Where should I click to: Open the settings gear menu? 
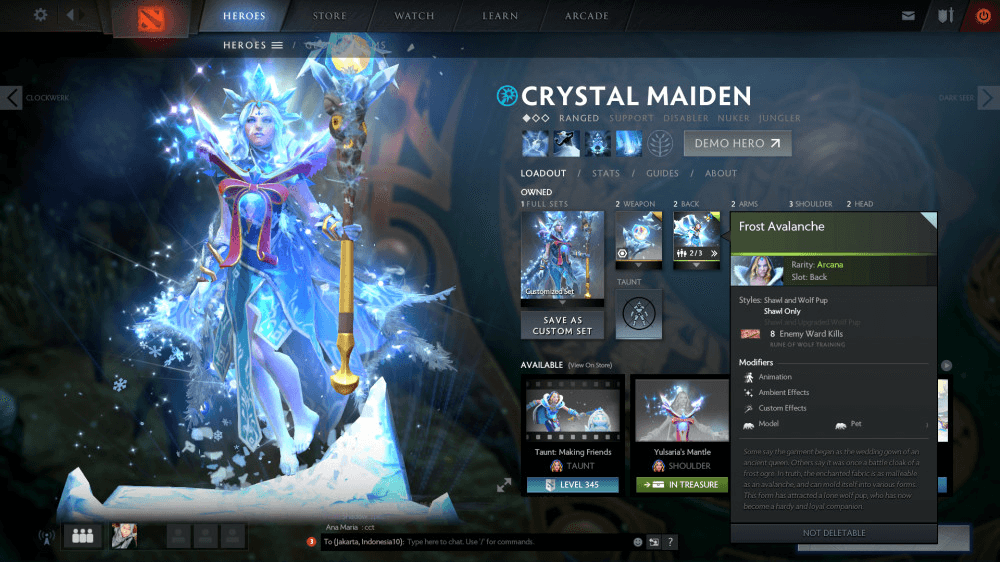tap(40, 15)
